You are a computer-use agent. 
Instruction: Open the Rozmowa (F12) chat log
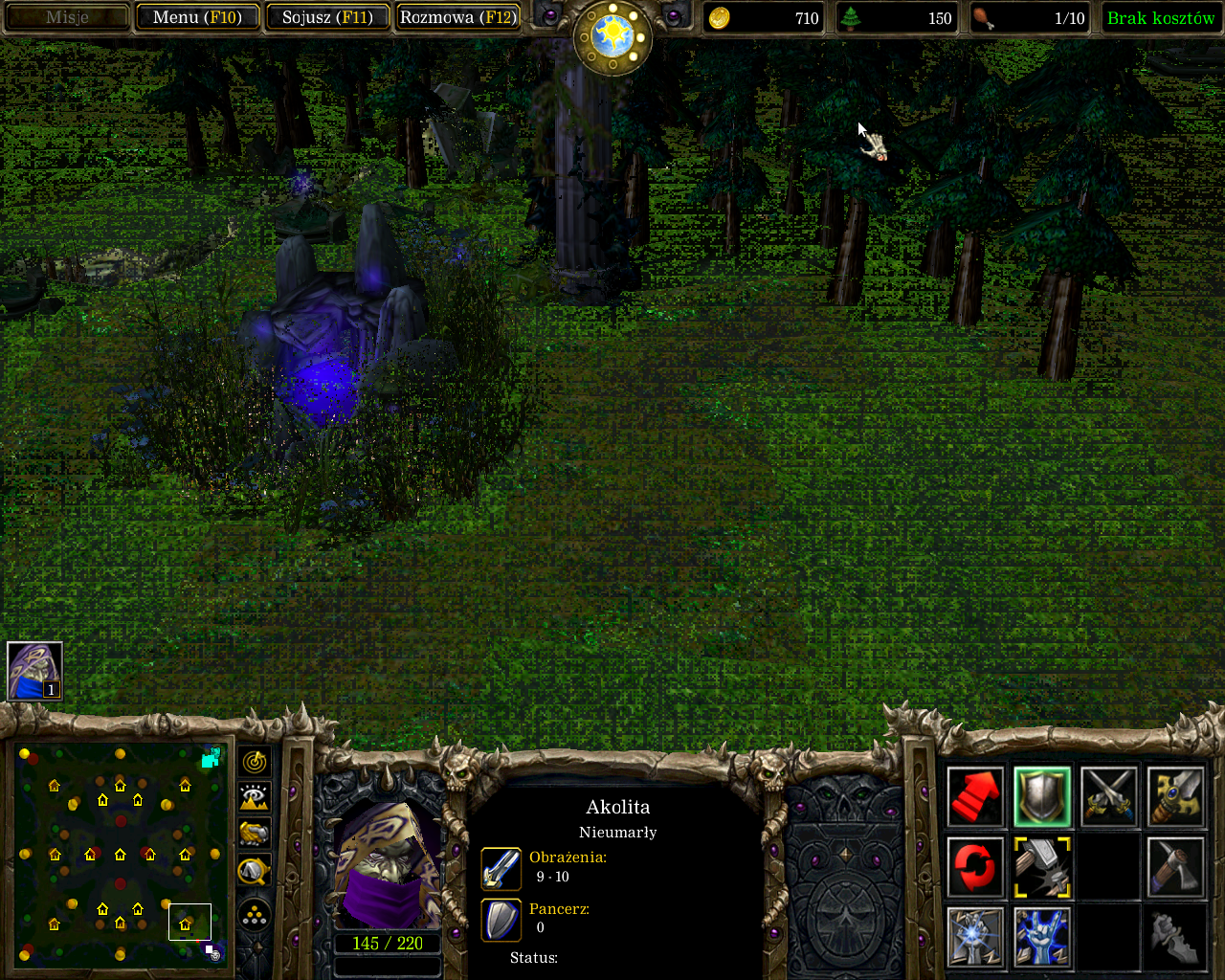click(458, 17)
